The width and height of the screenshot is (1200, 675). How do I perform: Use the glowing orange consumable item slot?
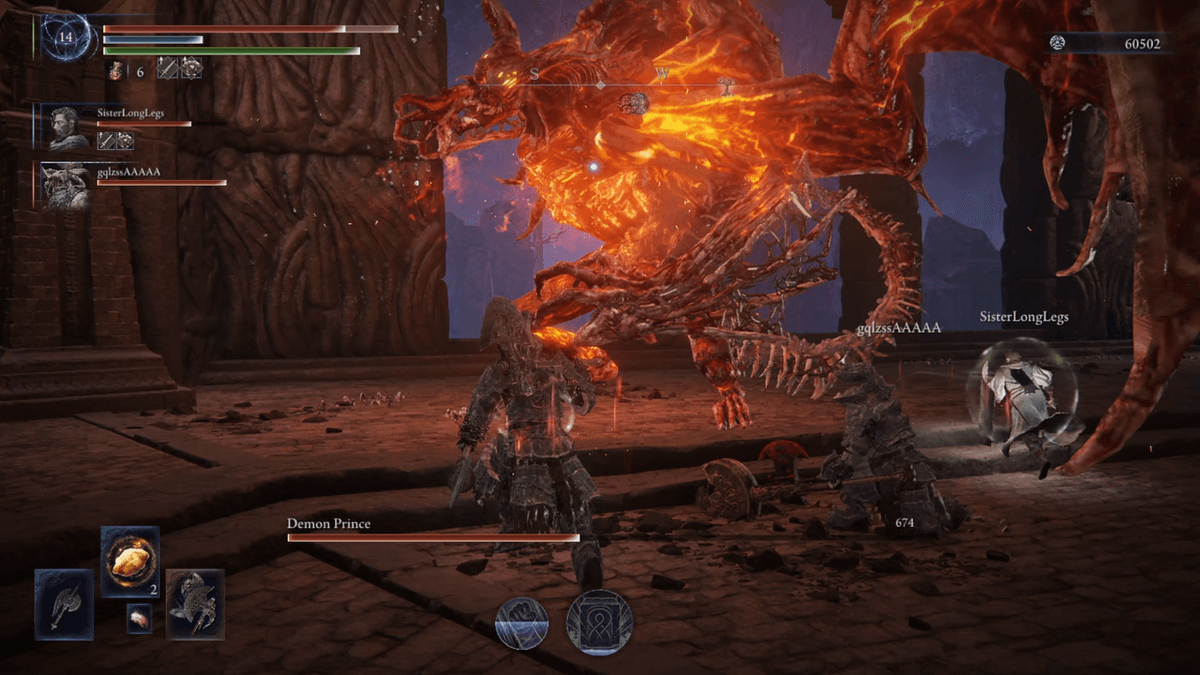pos(130,562)
